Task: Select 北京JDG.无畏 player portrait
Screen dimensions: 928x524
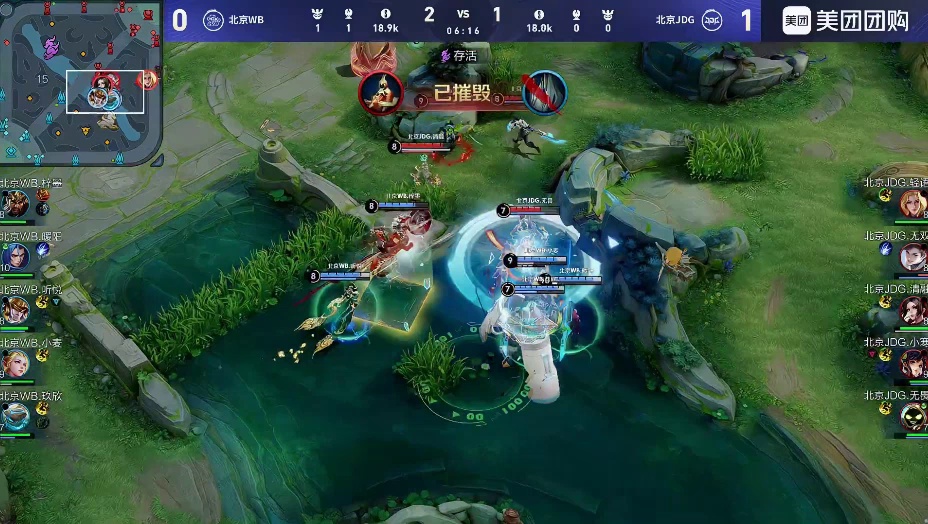Action: 912,416
